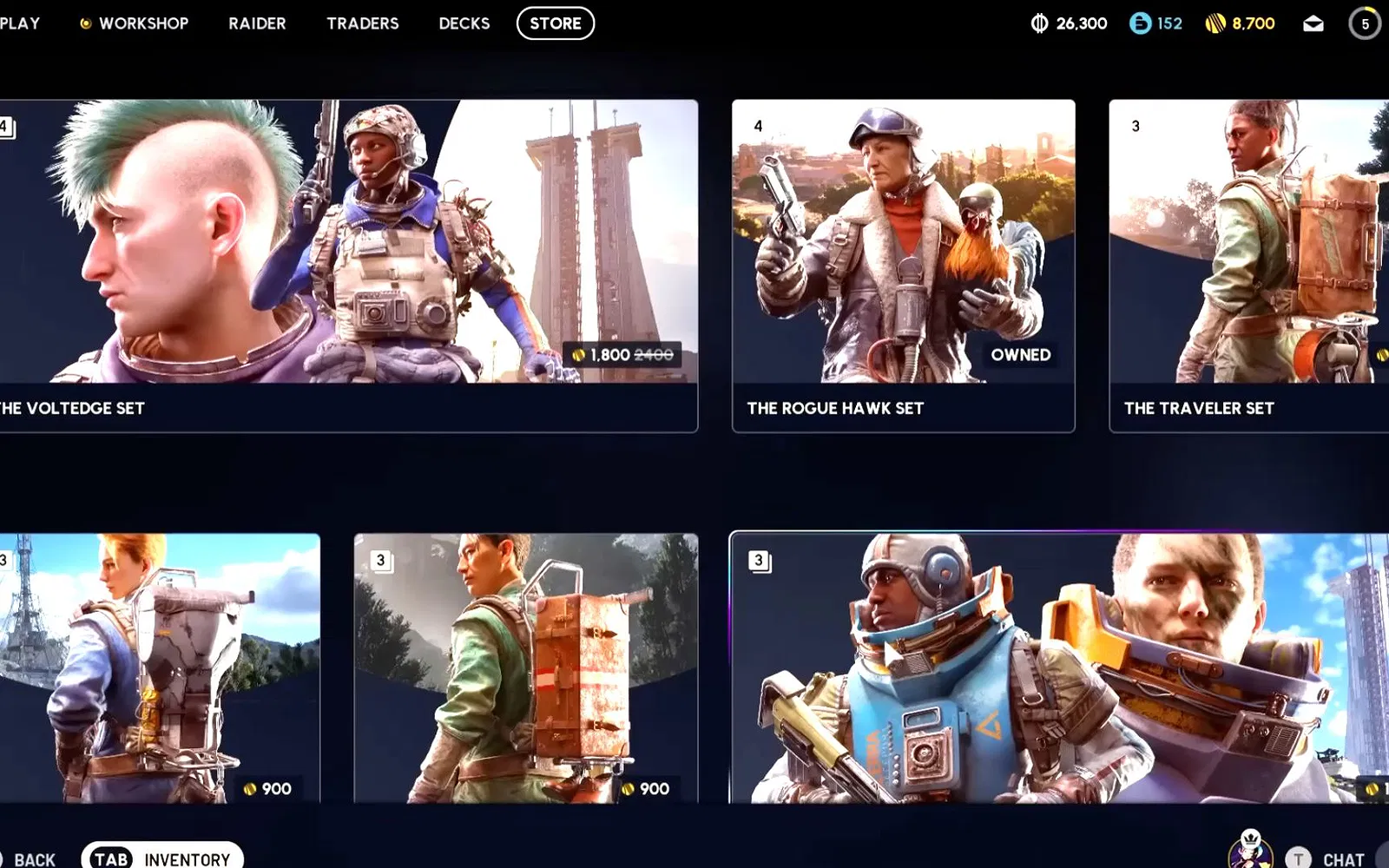View The Voltedge Set offer
1389x868 pixels.
[347, 265]
